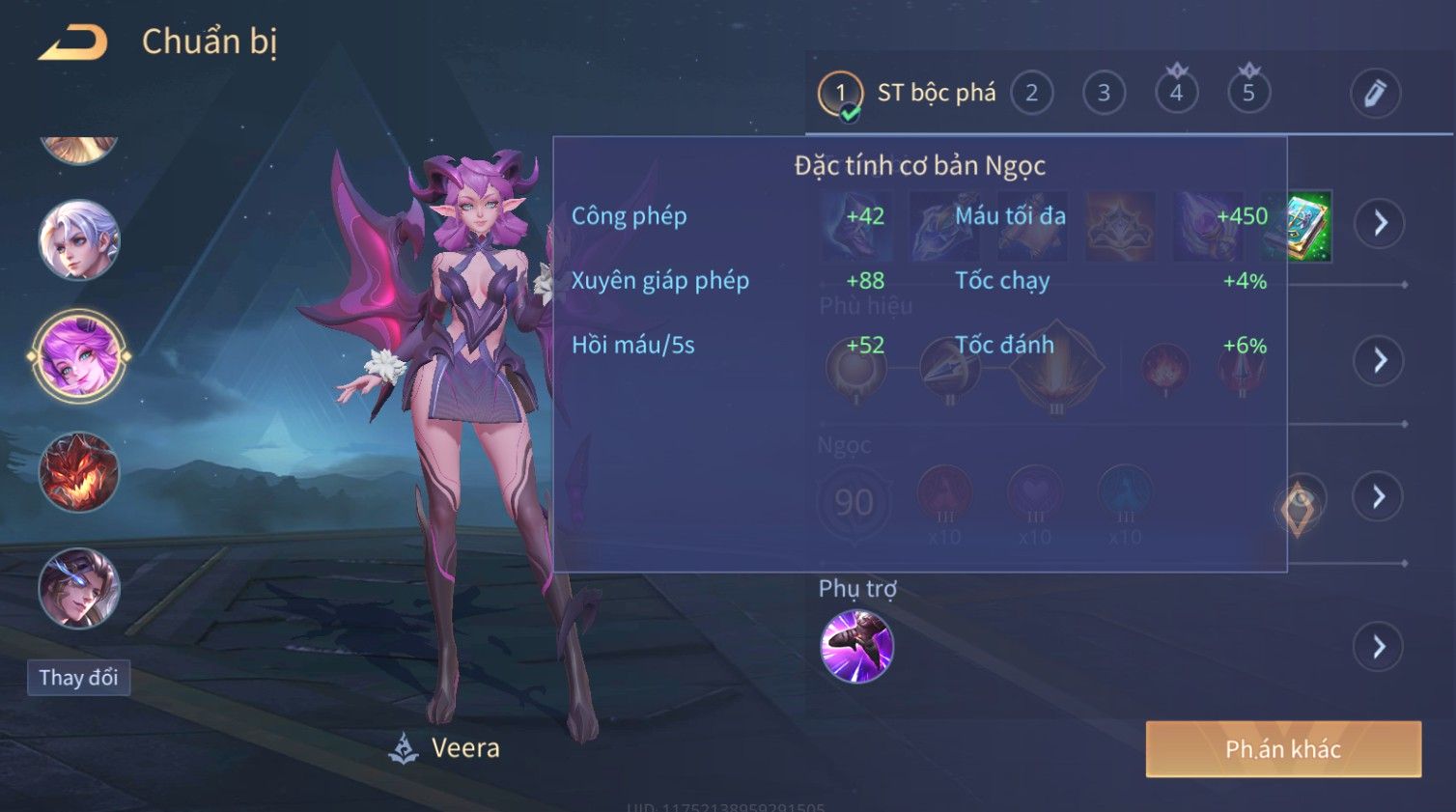Switch to loadout preset 3
Viewport: 1456px width, 812px height.
tap(1104, 94)
